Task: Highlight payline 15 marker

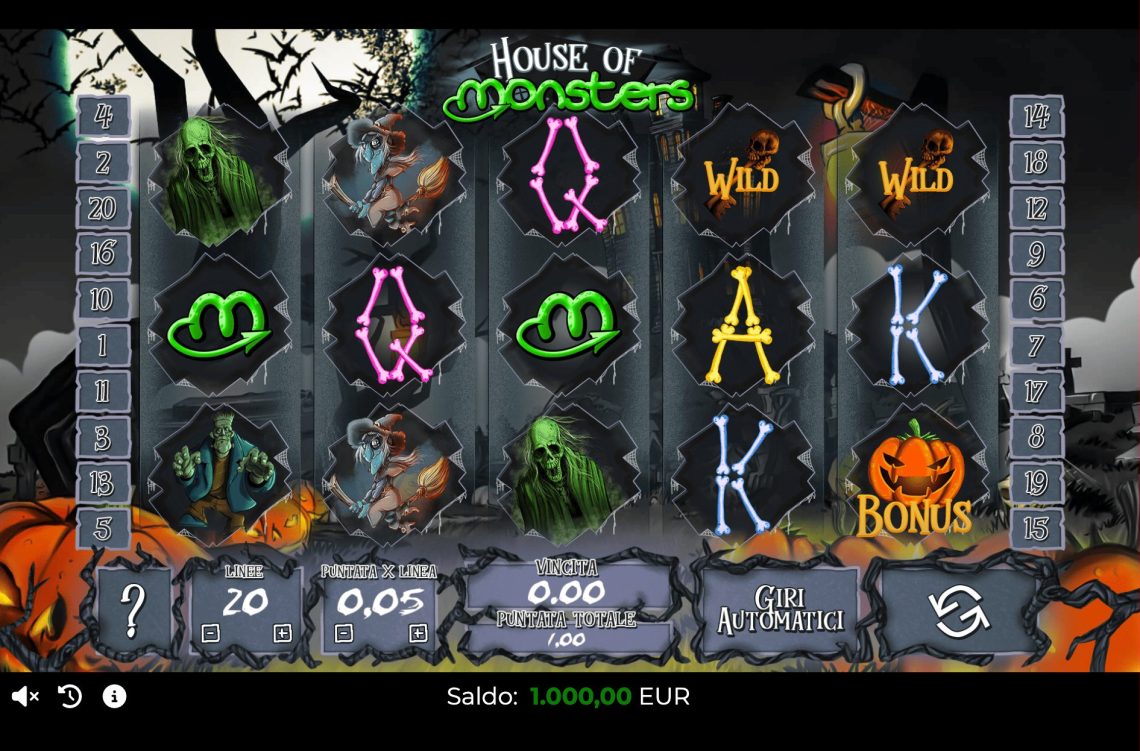Action: point(1036,528)
